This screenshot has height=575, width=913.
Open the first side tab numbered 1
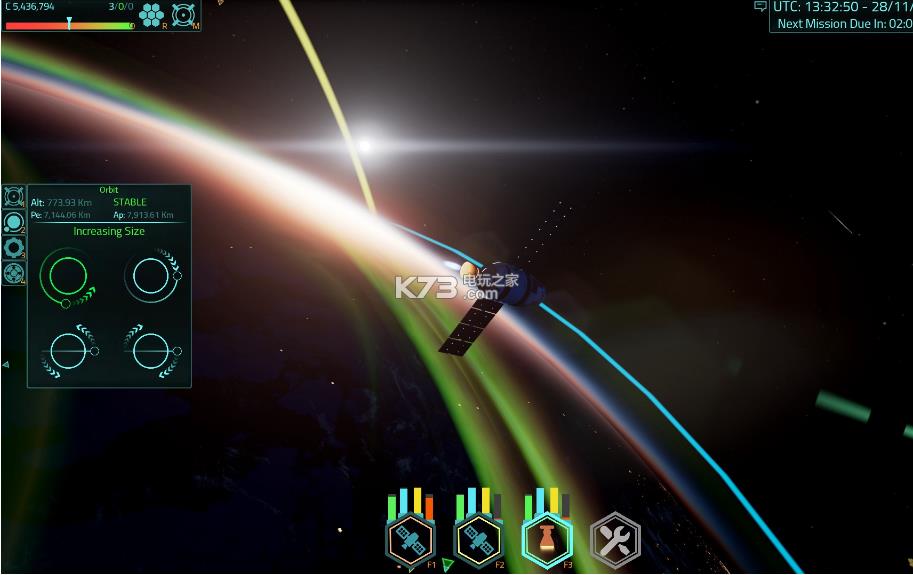tap(14, 196)
